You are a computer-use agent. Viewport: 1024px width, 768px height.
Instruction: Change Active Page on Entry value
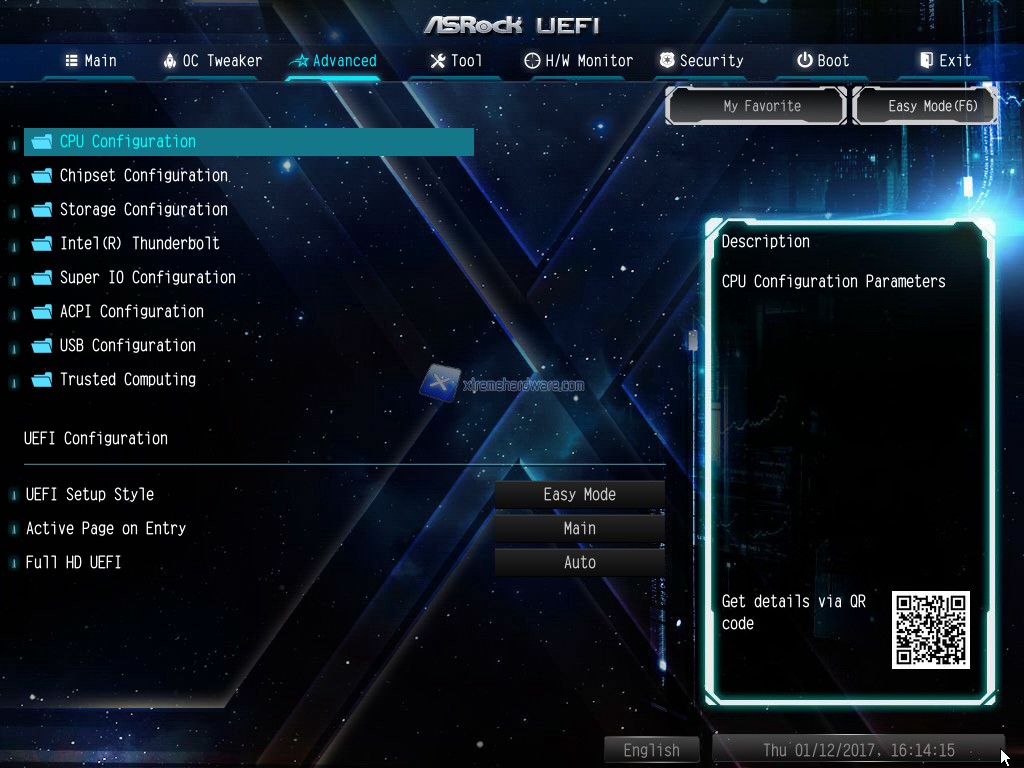pyautogui.click(x=579, y=529)
